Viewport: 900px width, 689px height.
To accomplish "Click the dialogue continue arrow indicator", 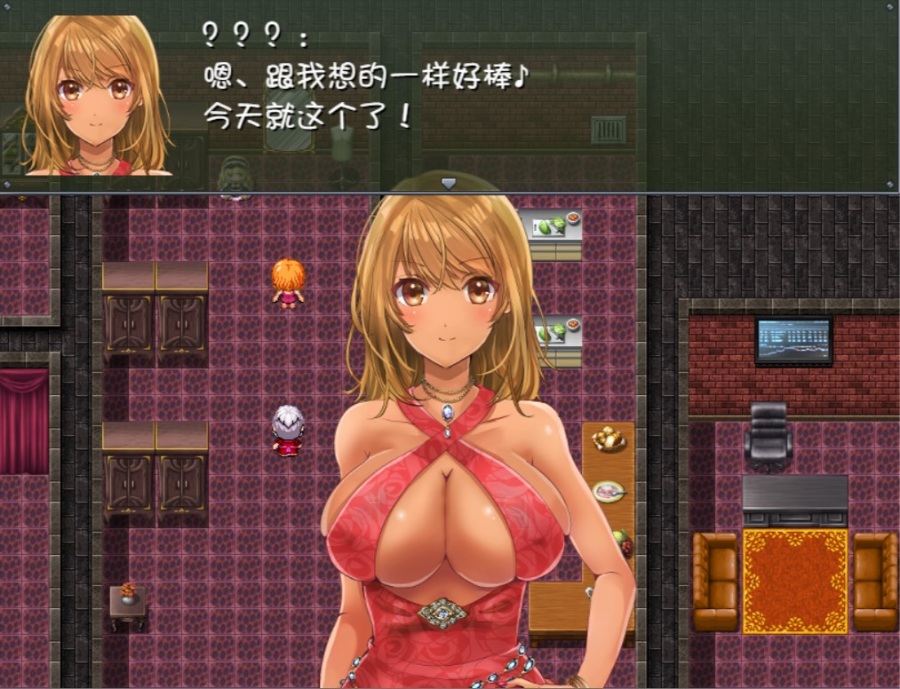I will click(x=449, y=183).
